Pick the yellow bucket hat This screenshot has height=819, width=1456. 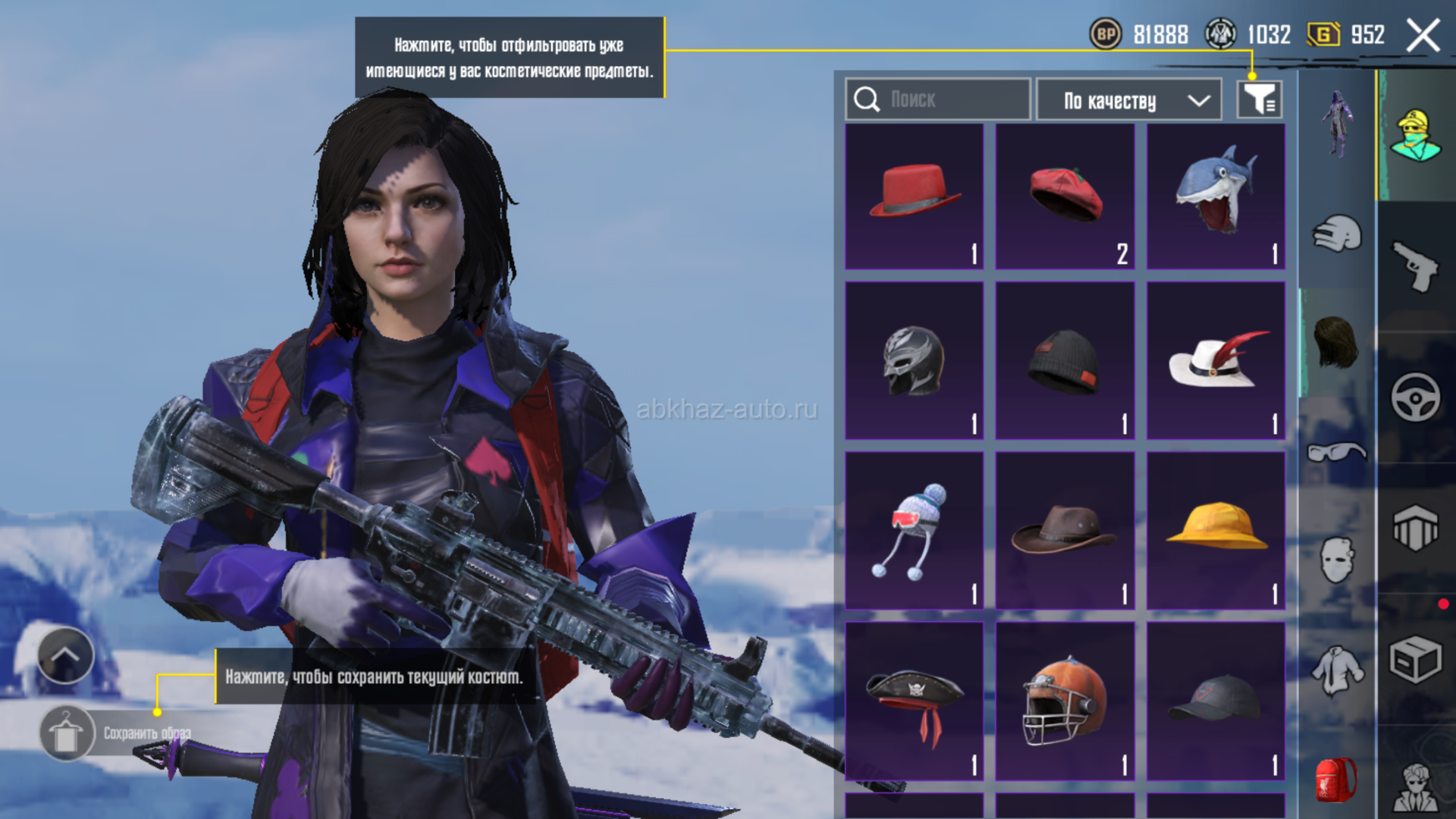coord(1216,531)
